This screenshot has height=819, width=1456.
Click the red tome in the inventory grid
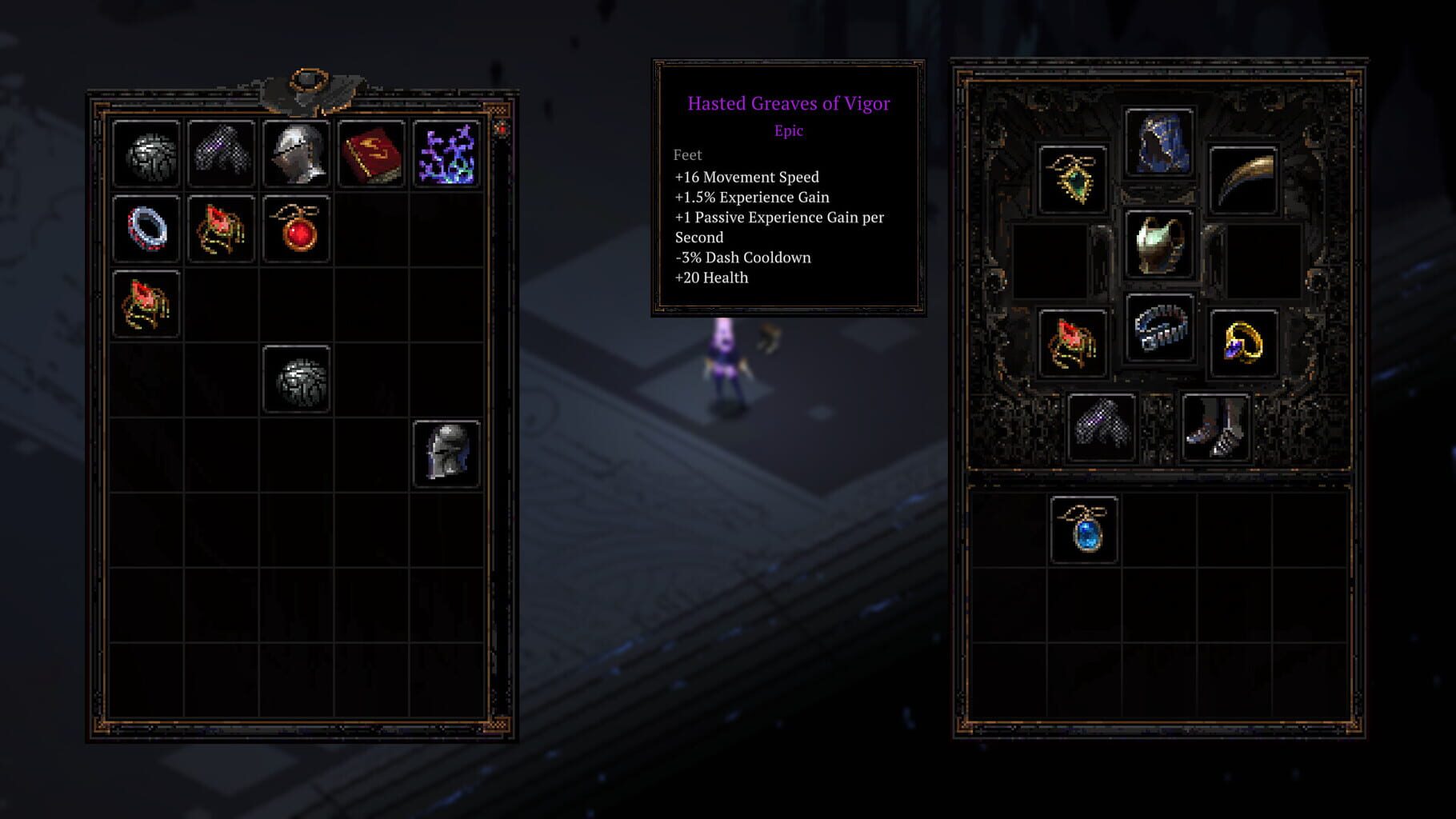[x=370, y=154]
